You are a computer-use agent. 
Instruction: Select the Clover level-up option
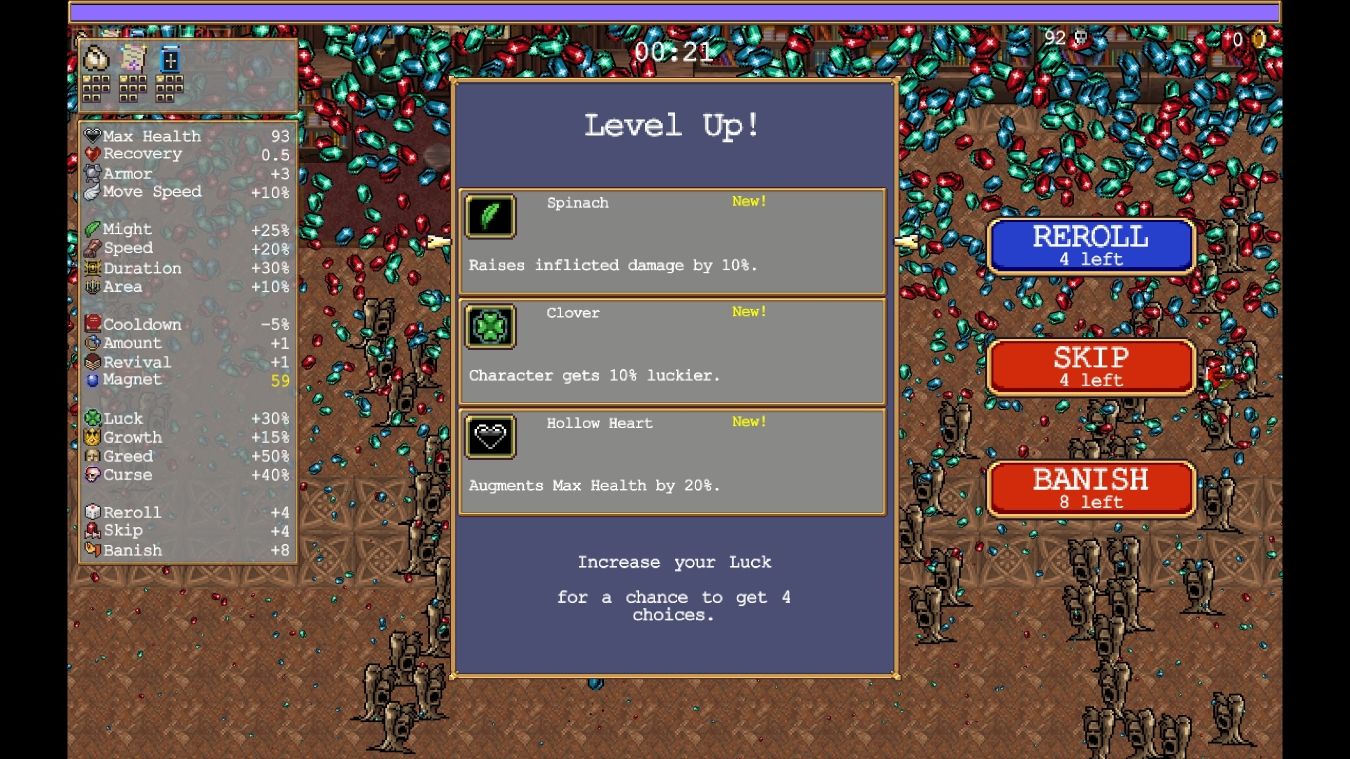coord(672,351)
